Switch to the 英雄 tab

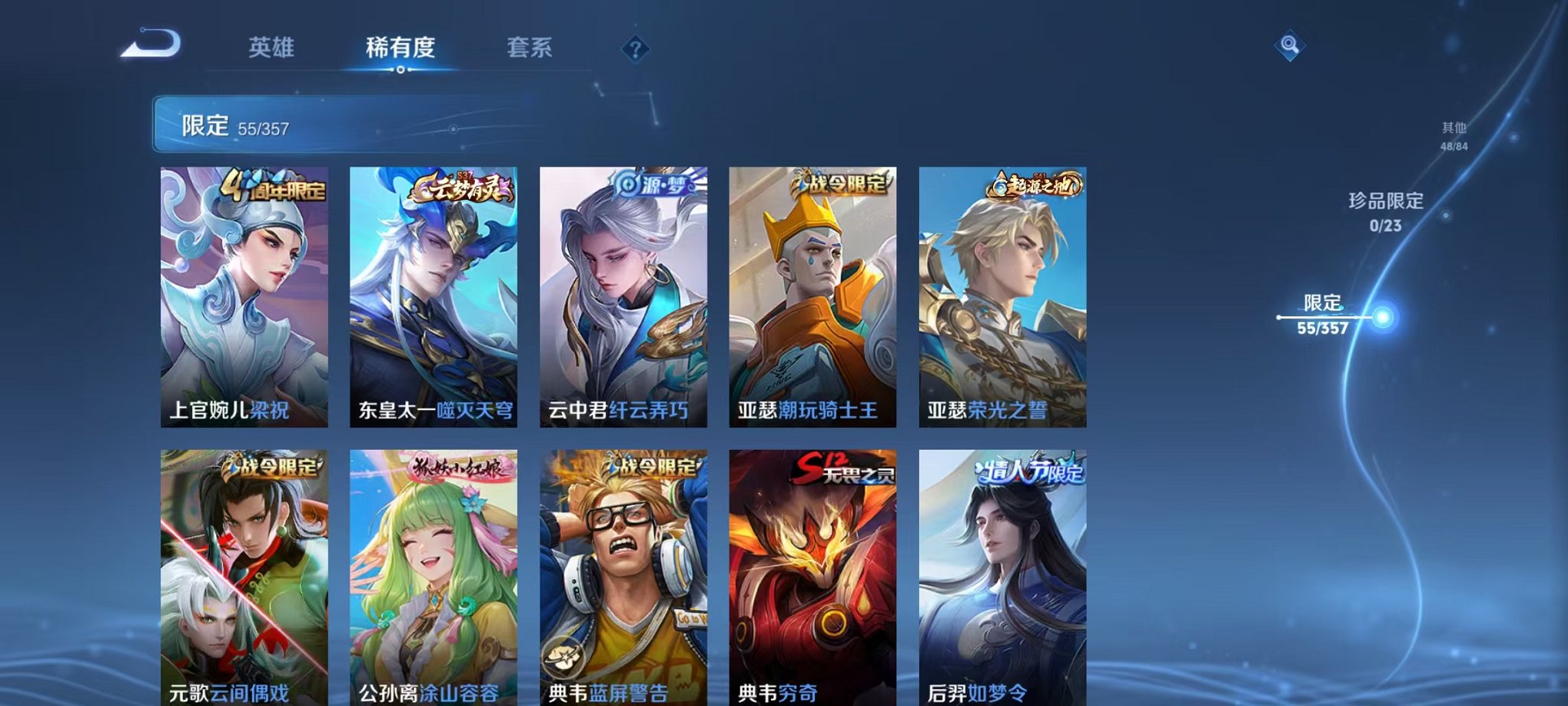click(x=271, y=48)
